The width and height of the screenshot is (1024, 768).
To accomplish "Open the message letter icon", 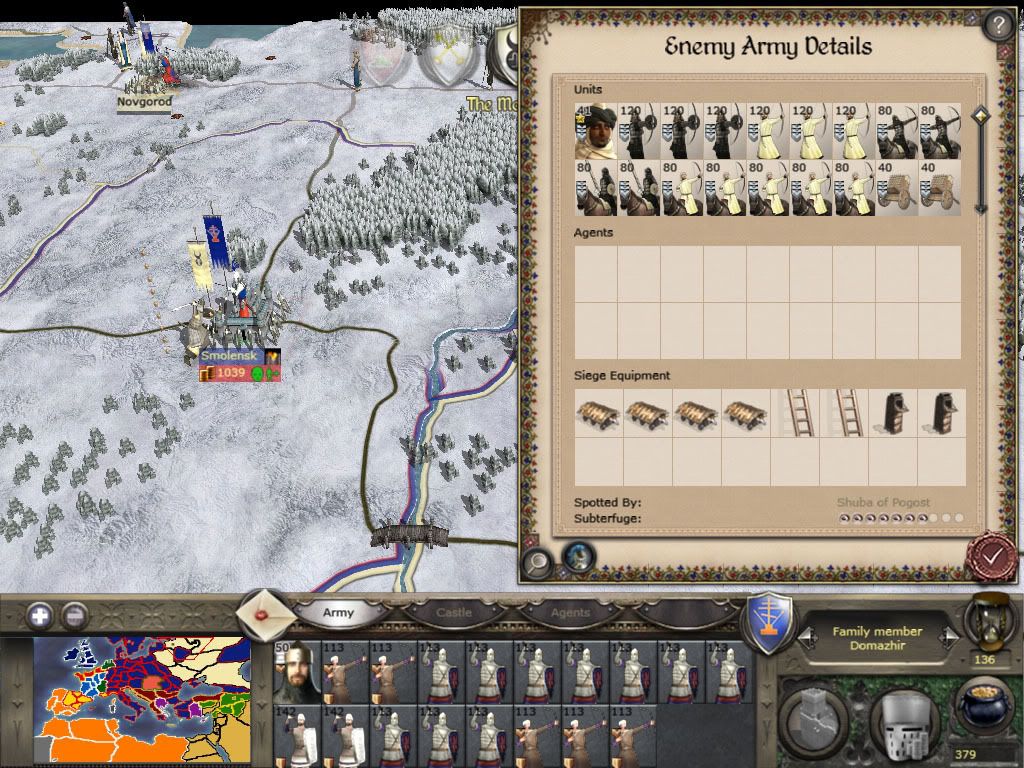I will click(264, 610).
